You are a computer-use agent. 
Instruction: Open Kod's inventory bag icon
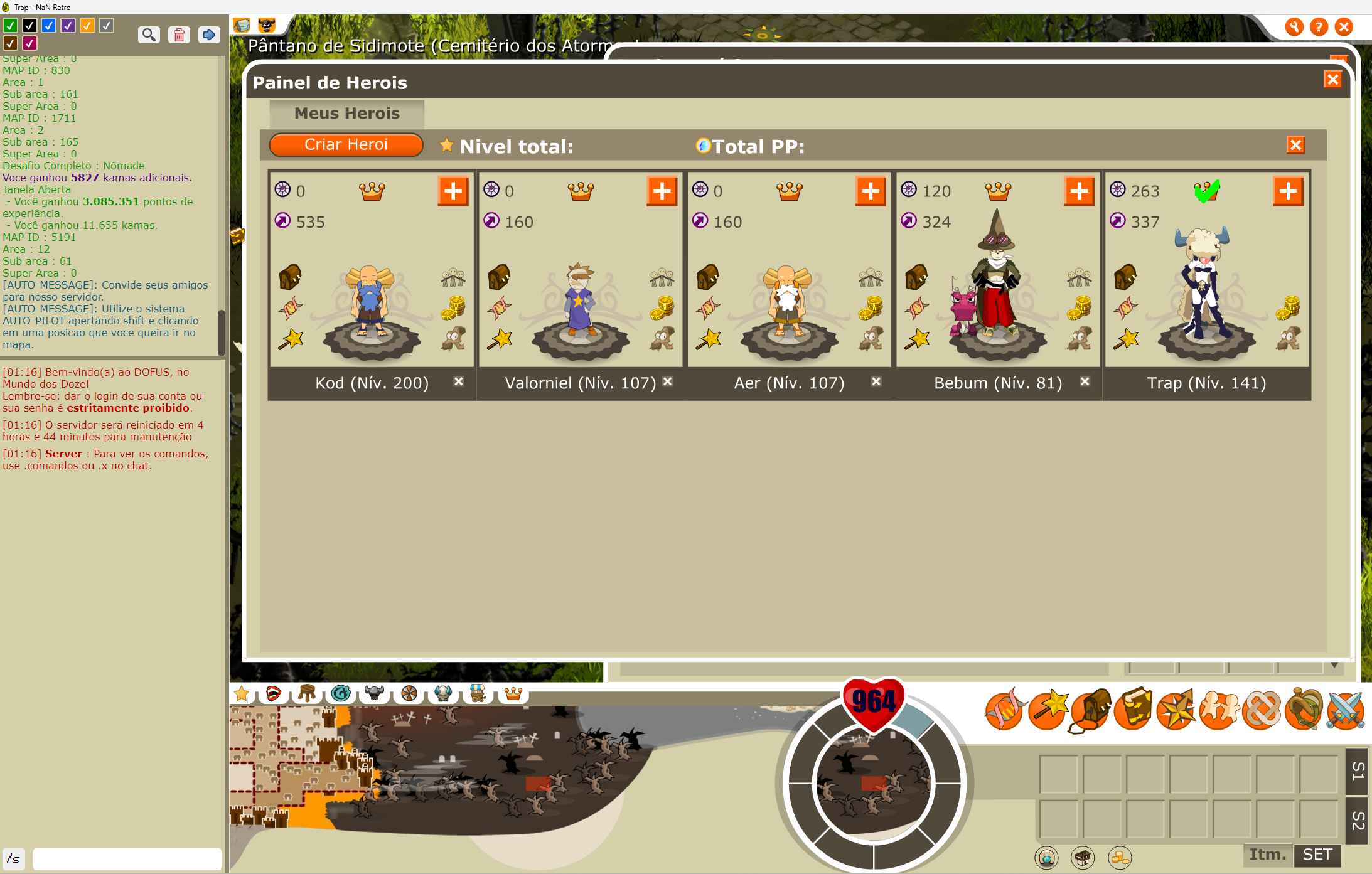pyautogui.click(x=290, y=277)
